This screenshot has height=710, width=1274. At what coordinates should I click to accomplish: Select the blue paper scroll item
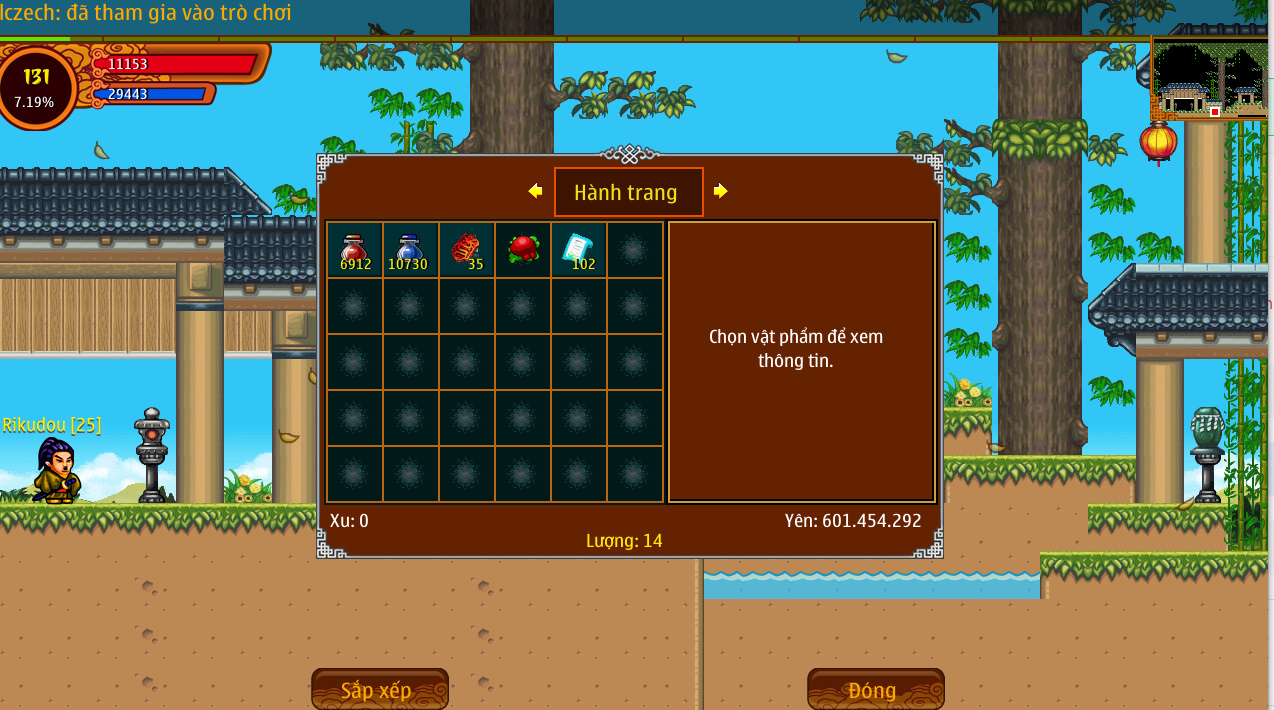pos(578,250)
